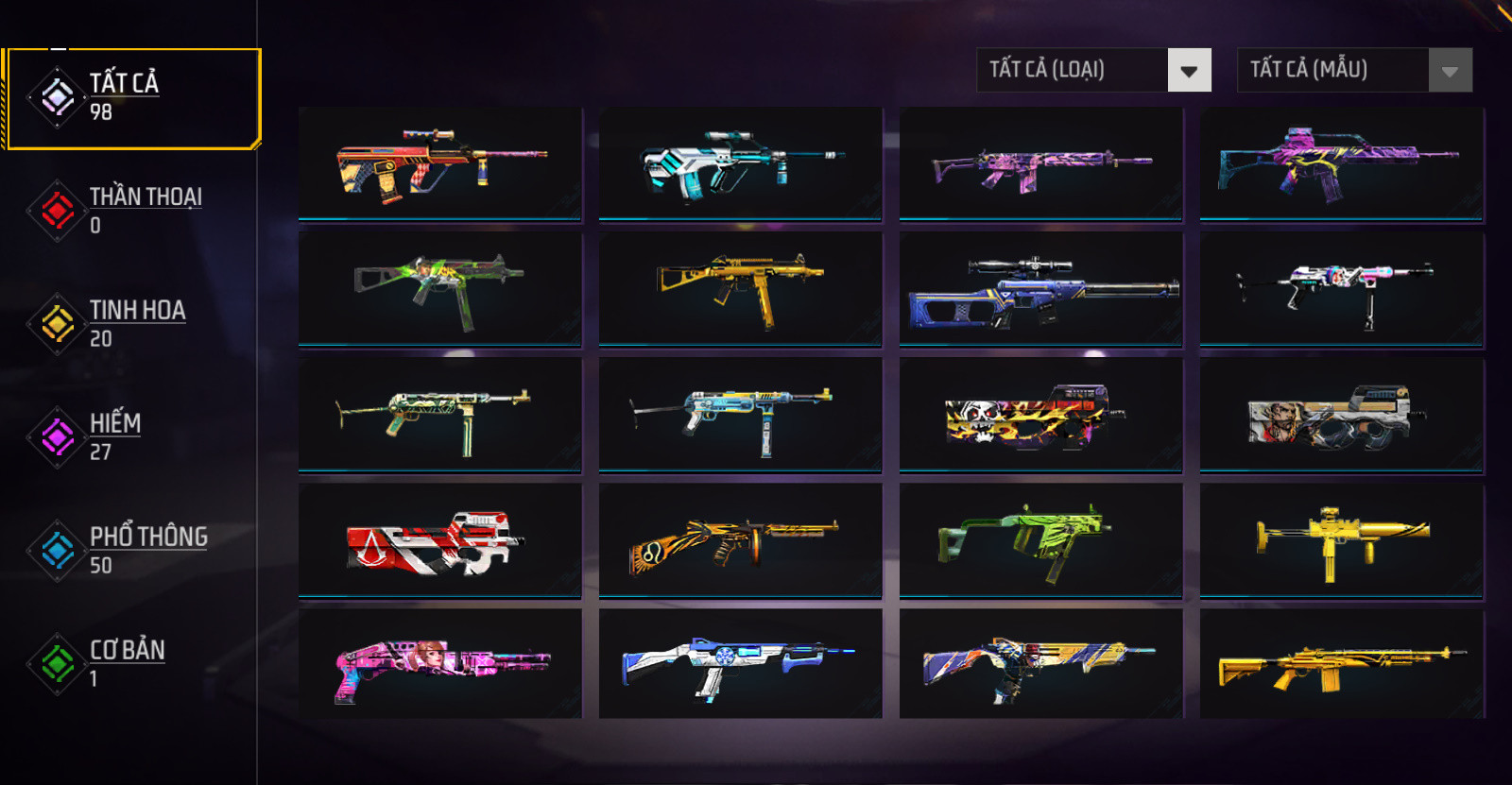Pick the blue and white shotgun skin
Image resolution: width=1512 pixels, height=785 pixels.
point(741,664)
